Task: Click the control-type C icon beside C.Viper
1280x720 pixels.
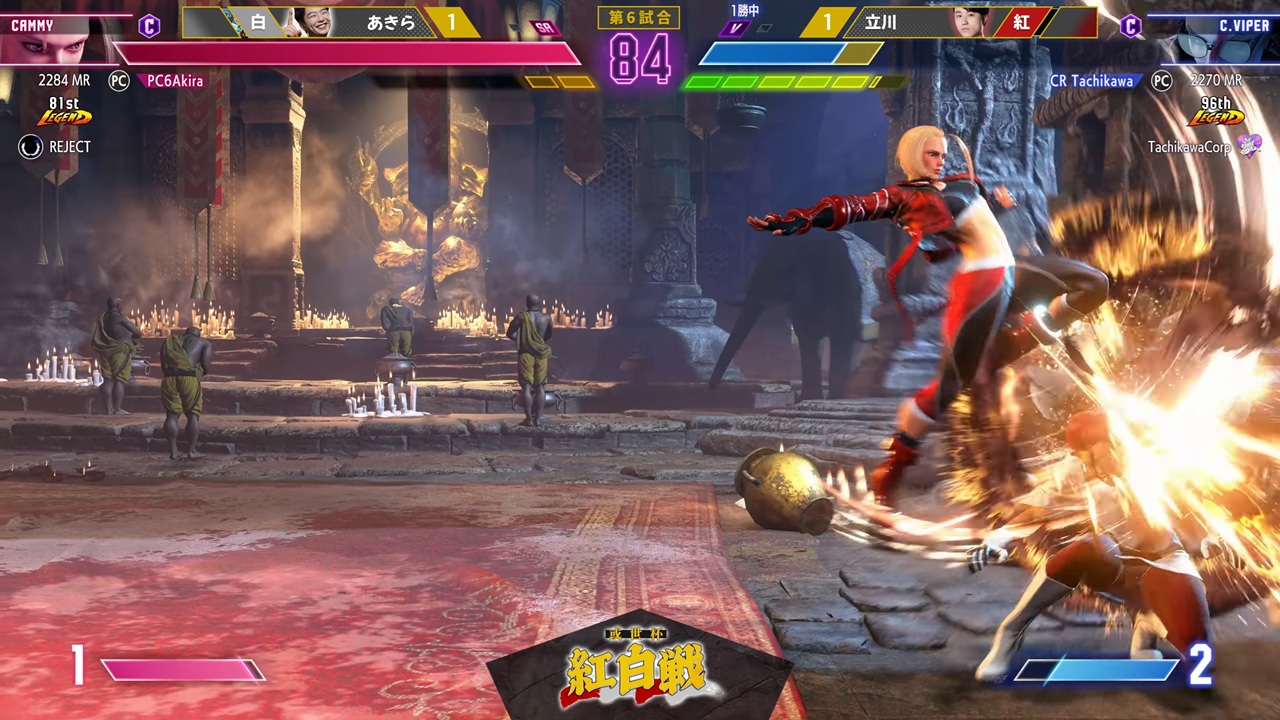Action: [1130, 26]
